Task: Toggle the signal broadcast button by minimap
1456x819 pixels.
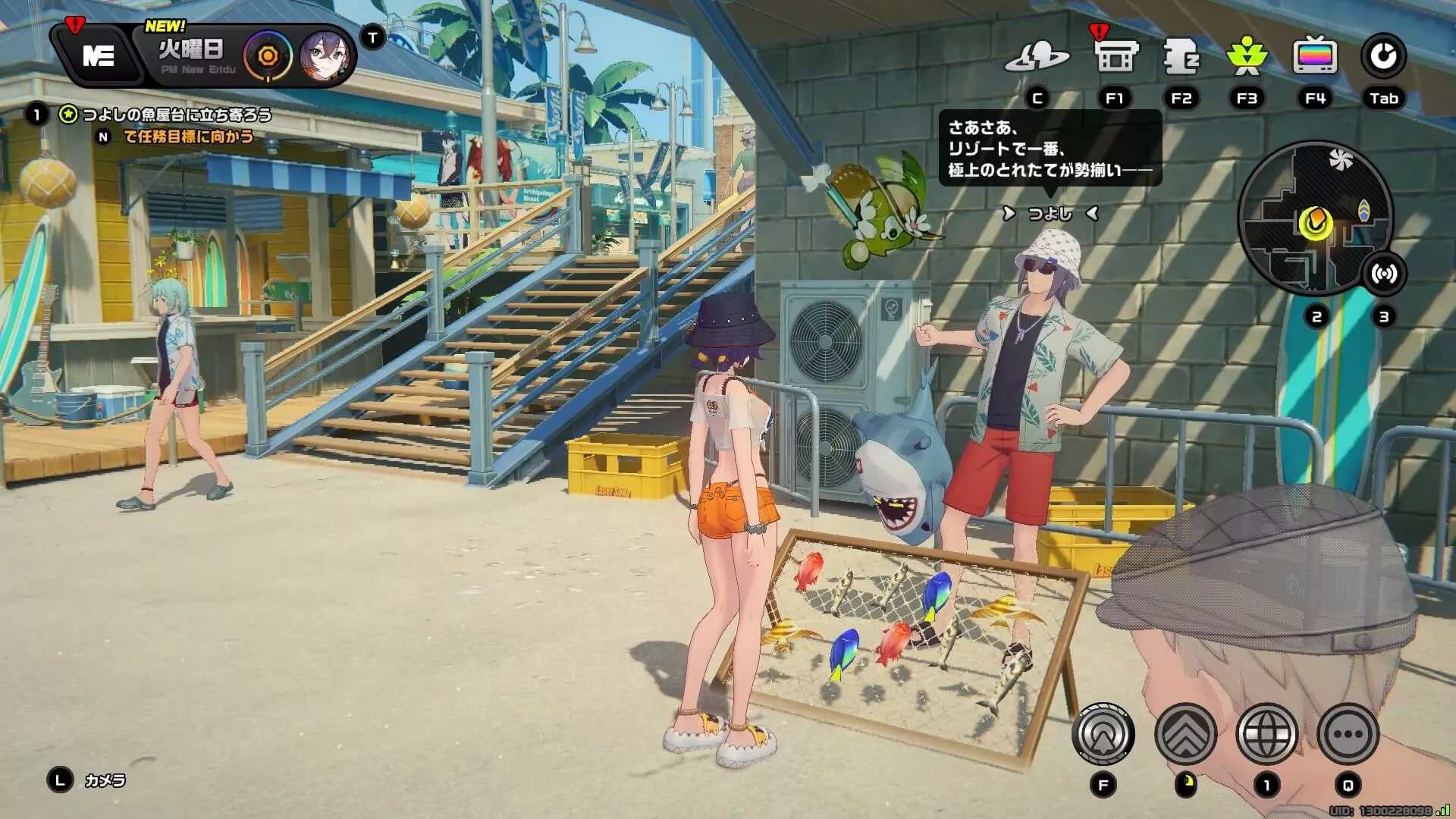Action: click(1384, 274)
